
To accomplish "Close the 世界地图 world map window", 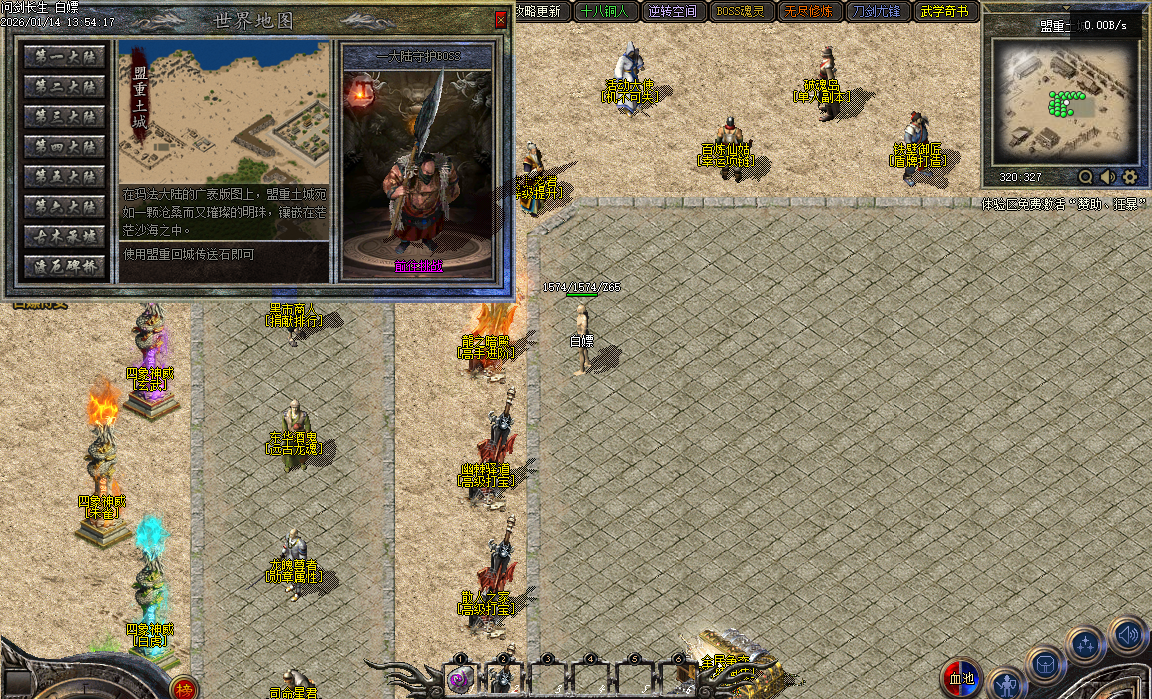I will [x=500, y=20].
